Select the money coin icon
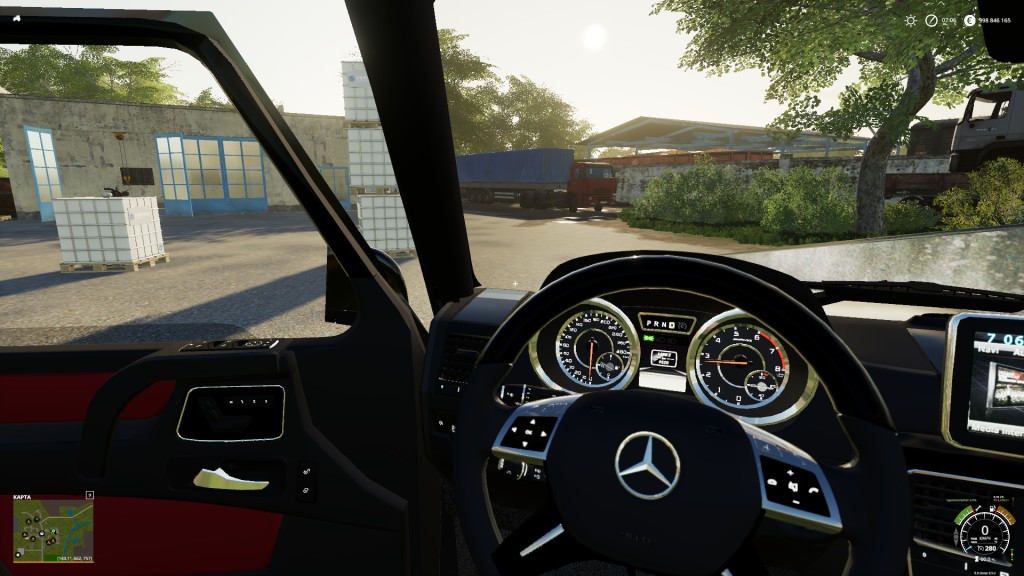 970,20
